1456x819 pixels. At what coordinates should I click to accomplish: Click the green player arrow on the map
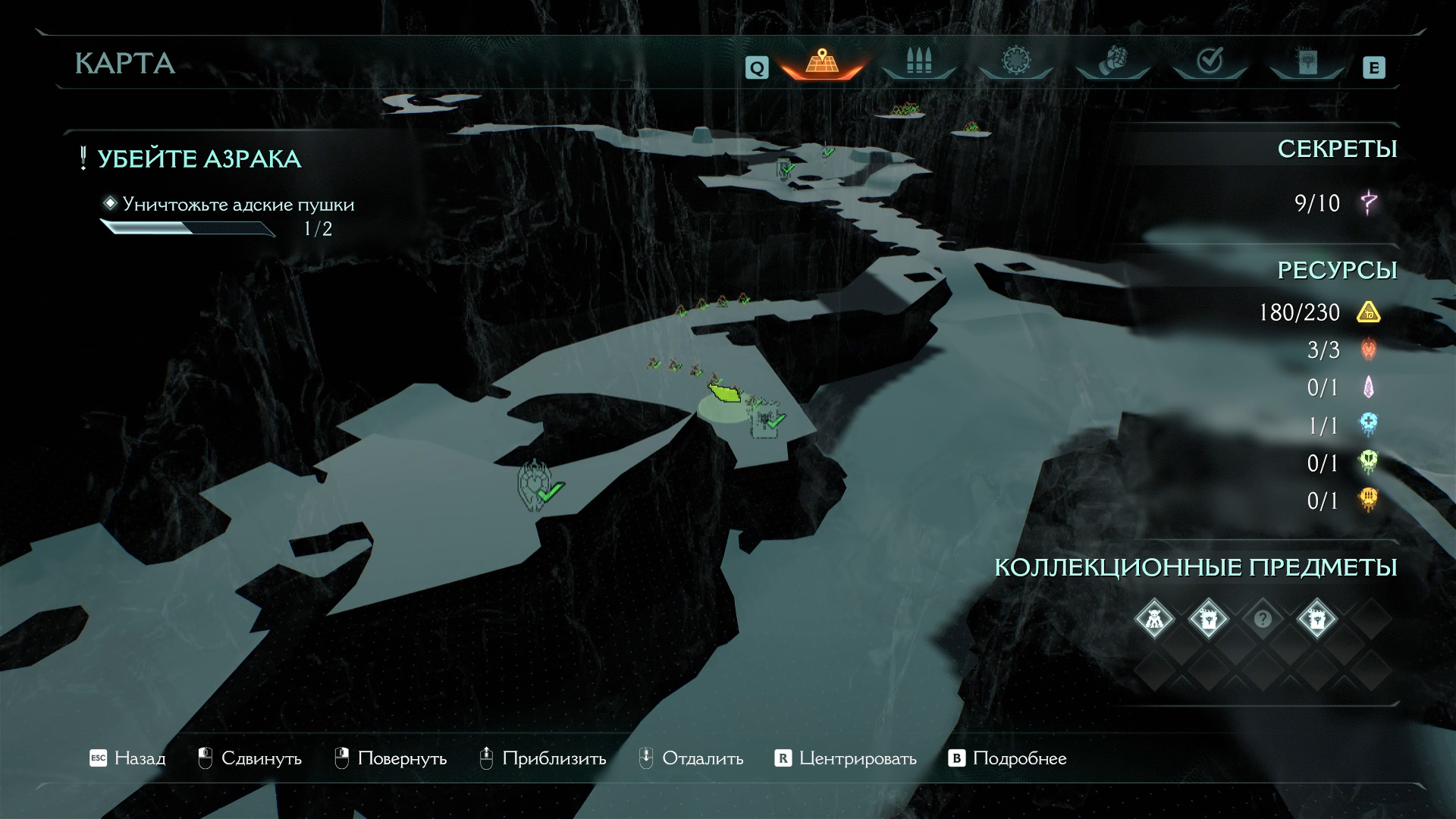click(x=725, y=393)
